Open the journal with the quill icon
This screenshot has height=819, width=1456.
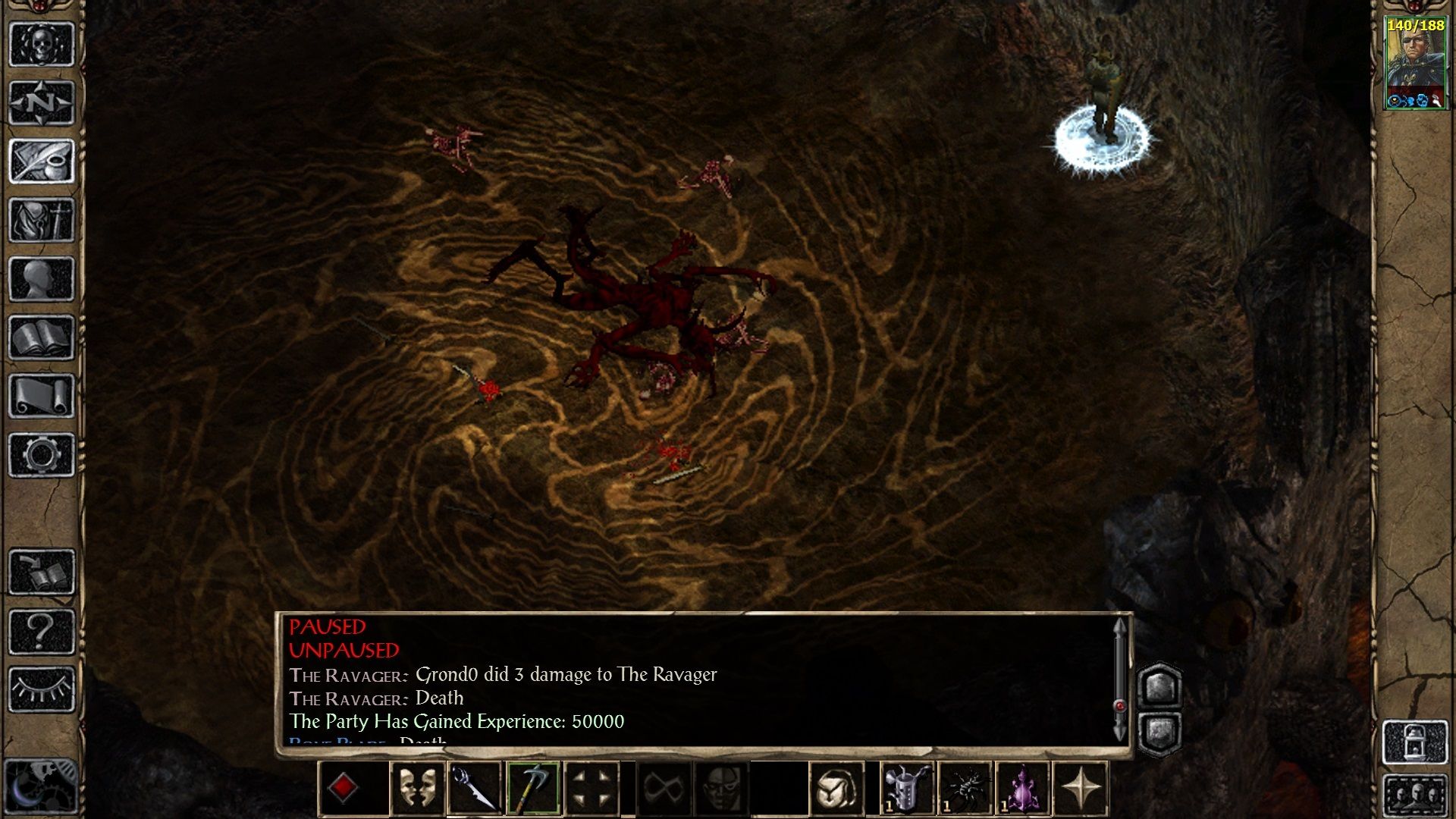(42, 161)
